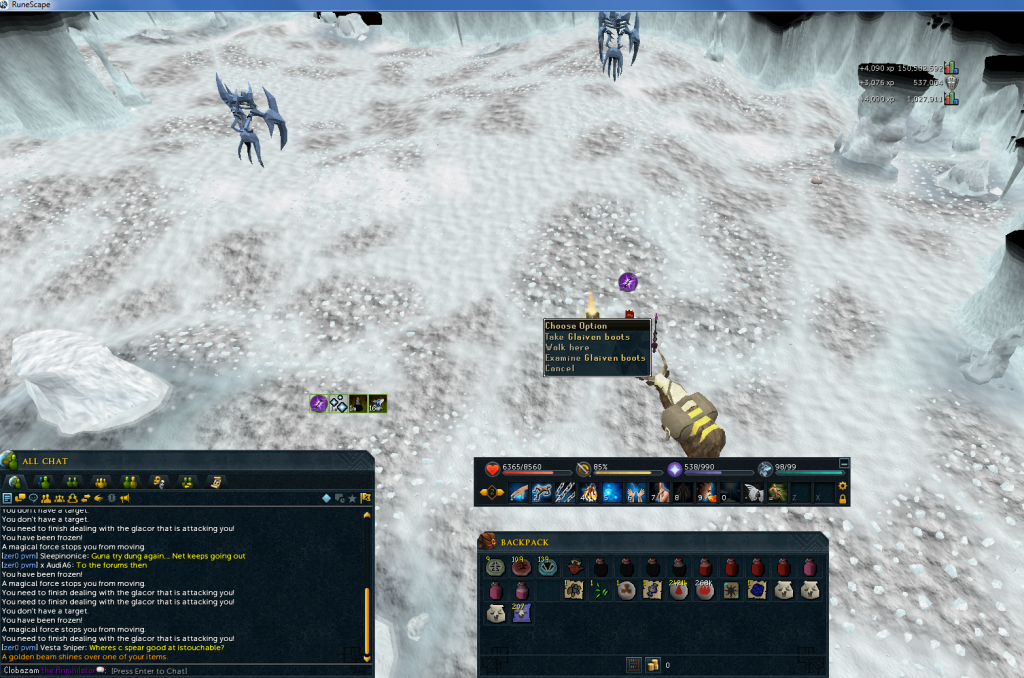Image resolution: width=1024 pixels, height=678 pixels.
Task: Activate the ability in action slot 1
Action: coord(519,492)
